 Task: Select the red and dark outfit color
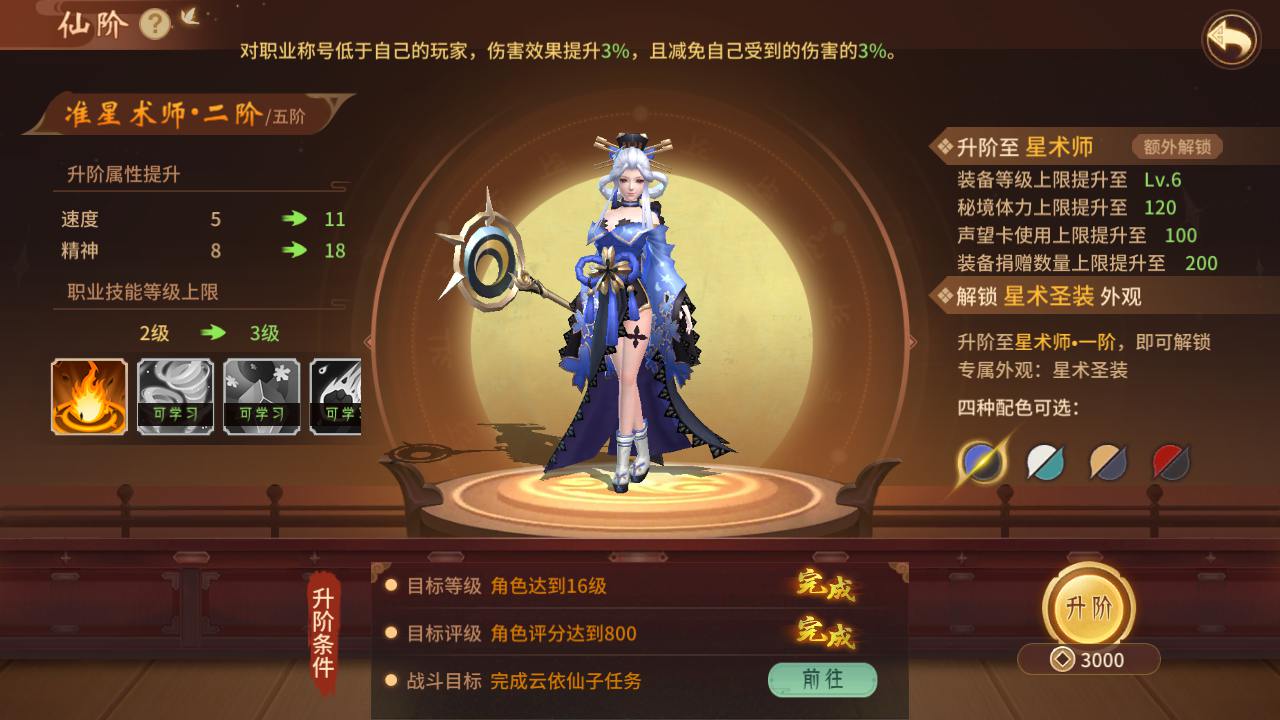[1171, 461]
